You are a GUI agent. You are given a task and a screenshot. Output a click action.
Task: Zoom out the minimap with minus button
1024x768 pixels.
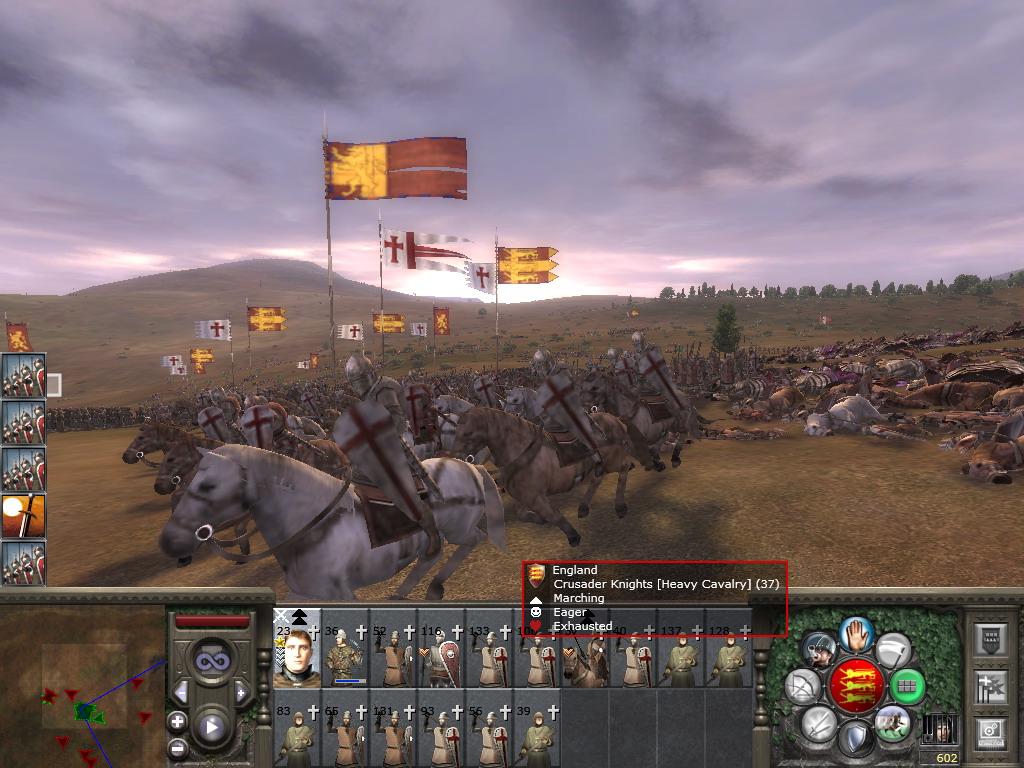[x=177, y=747]
